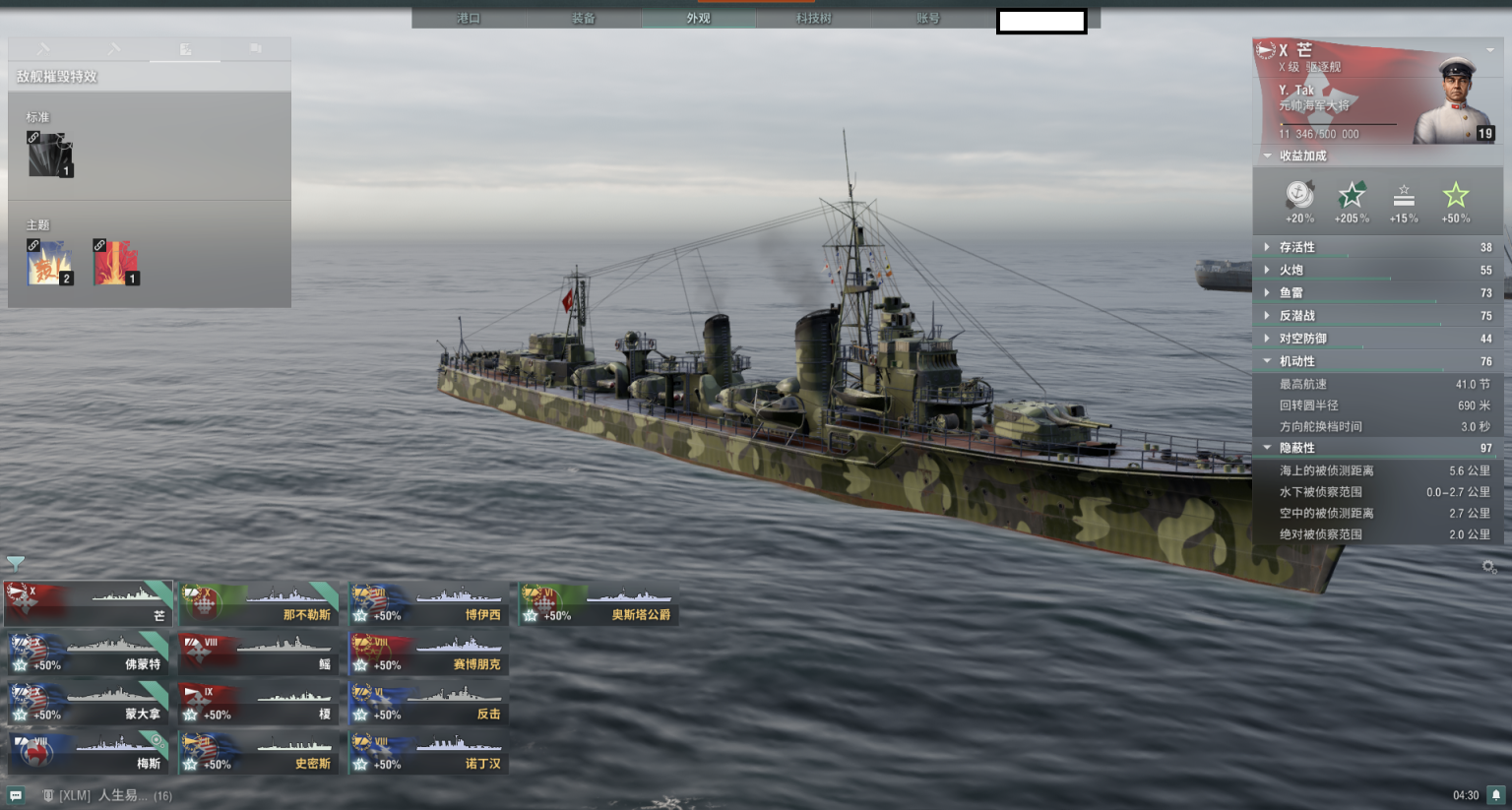Choose the red flame themed destruction effect
The height and width of the screenshot is (810, 1512).
point(116,263)
